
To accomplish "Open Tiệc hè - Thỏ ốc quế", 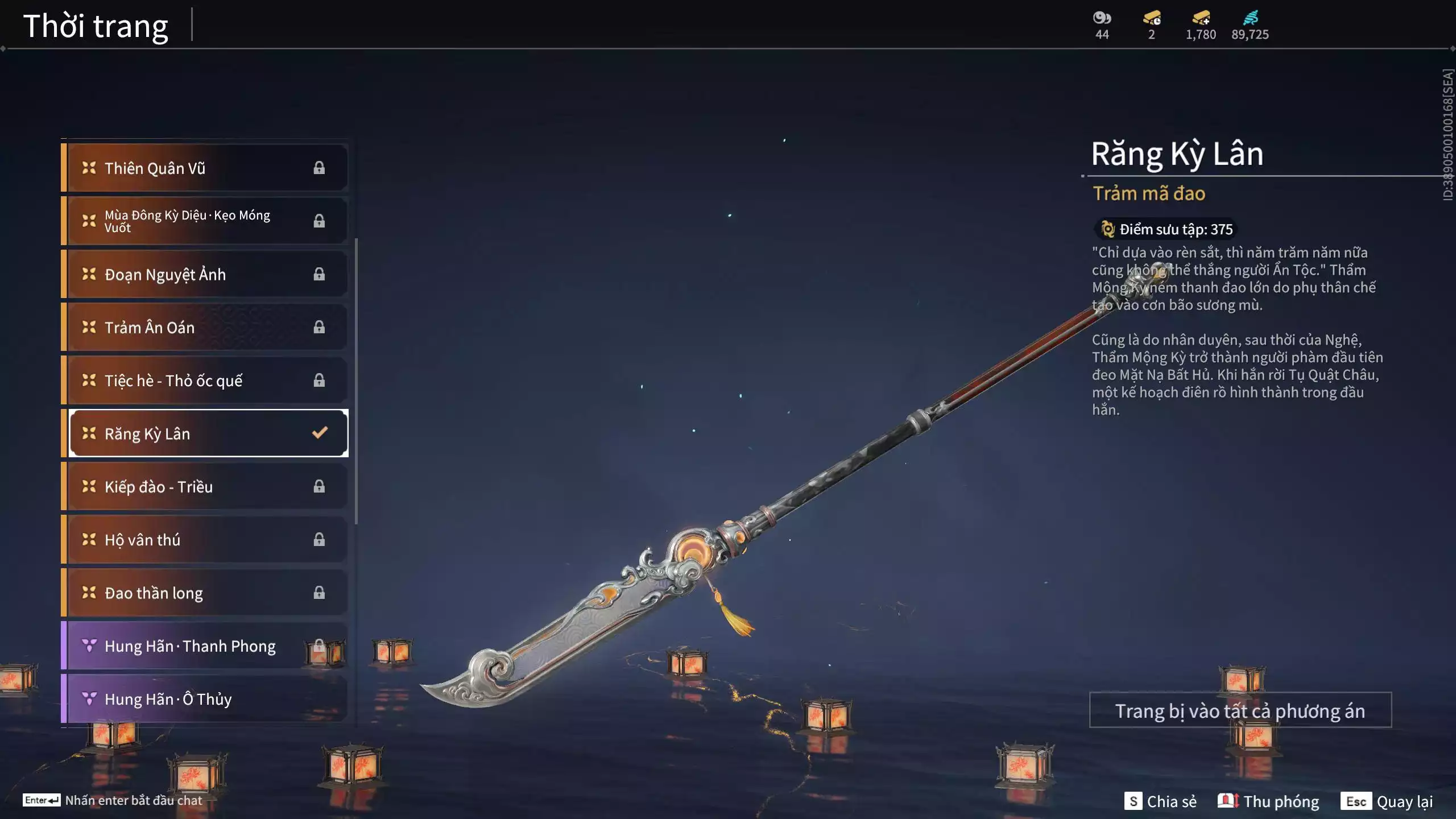I will pyautogui.click(x=205, y=380).
